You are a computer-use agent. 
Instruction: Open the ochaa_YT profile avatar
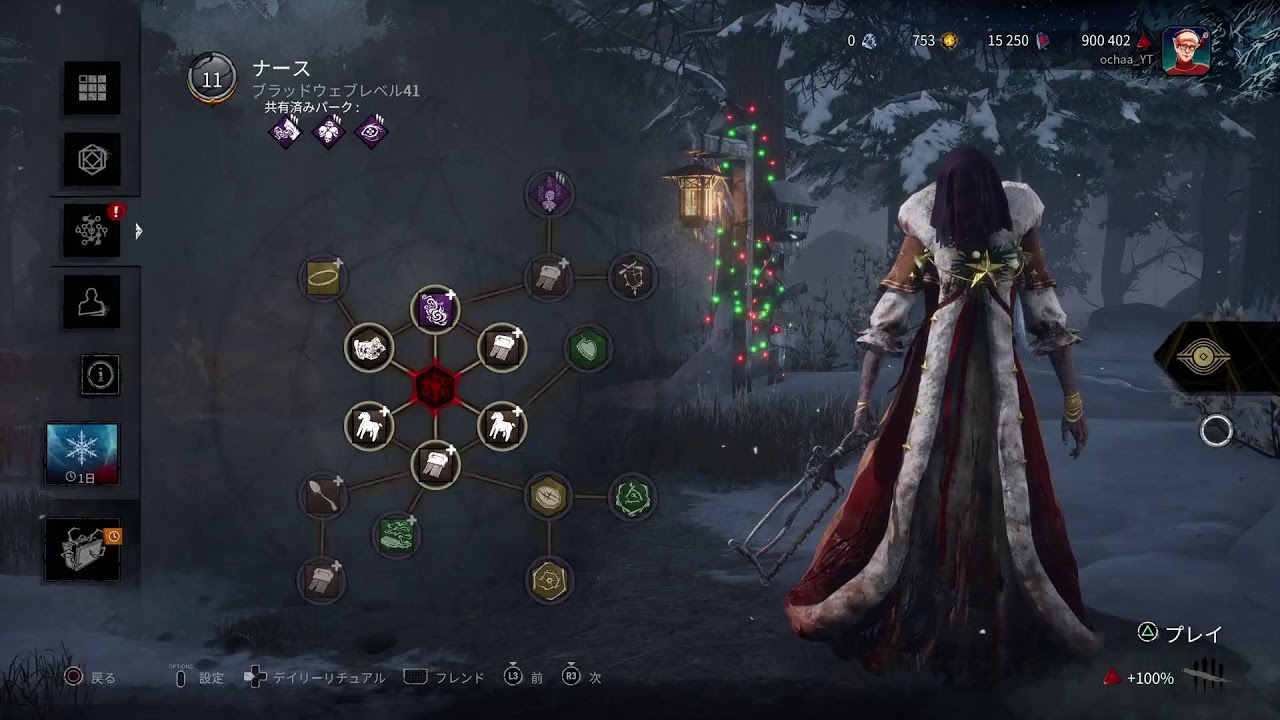[1186, 50]
